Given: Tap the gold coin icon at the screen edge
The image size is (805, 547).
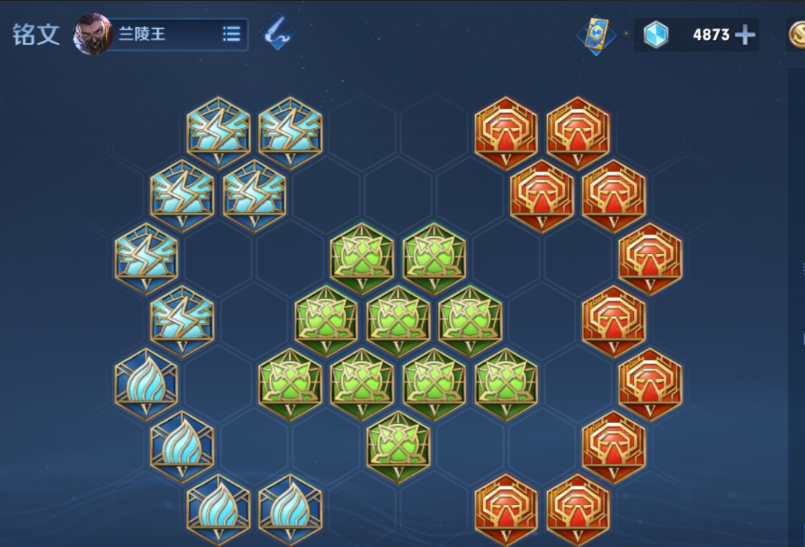Looking at the screenshot, I should click(797, 35).
